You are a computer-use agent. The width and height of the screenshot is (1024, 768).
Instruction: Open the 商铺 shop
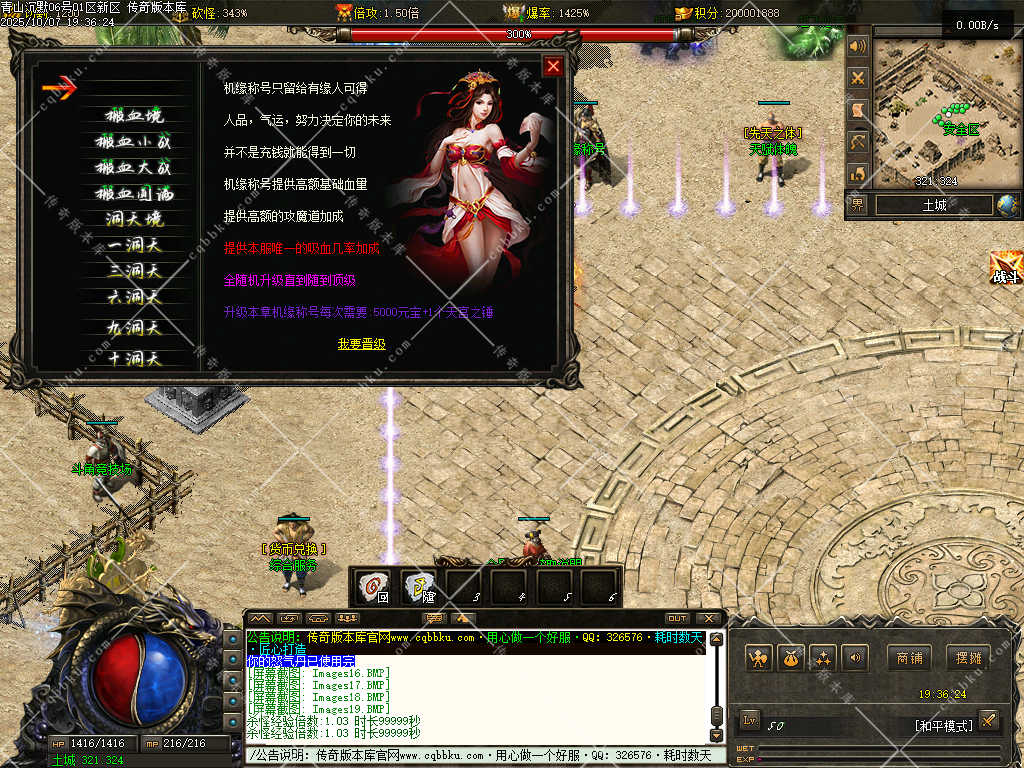pos(909,658)
